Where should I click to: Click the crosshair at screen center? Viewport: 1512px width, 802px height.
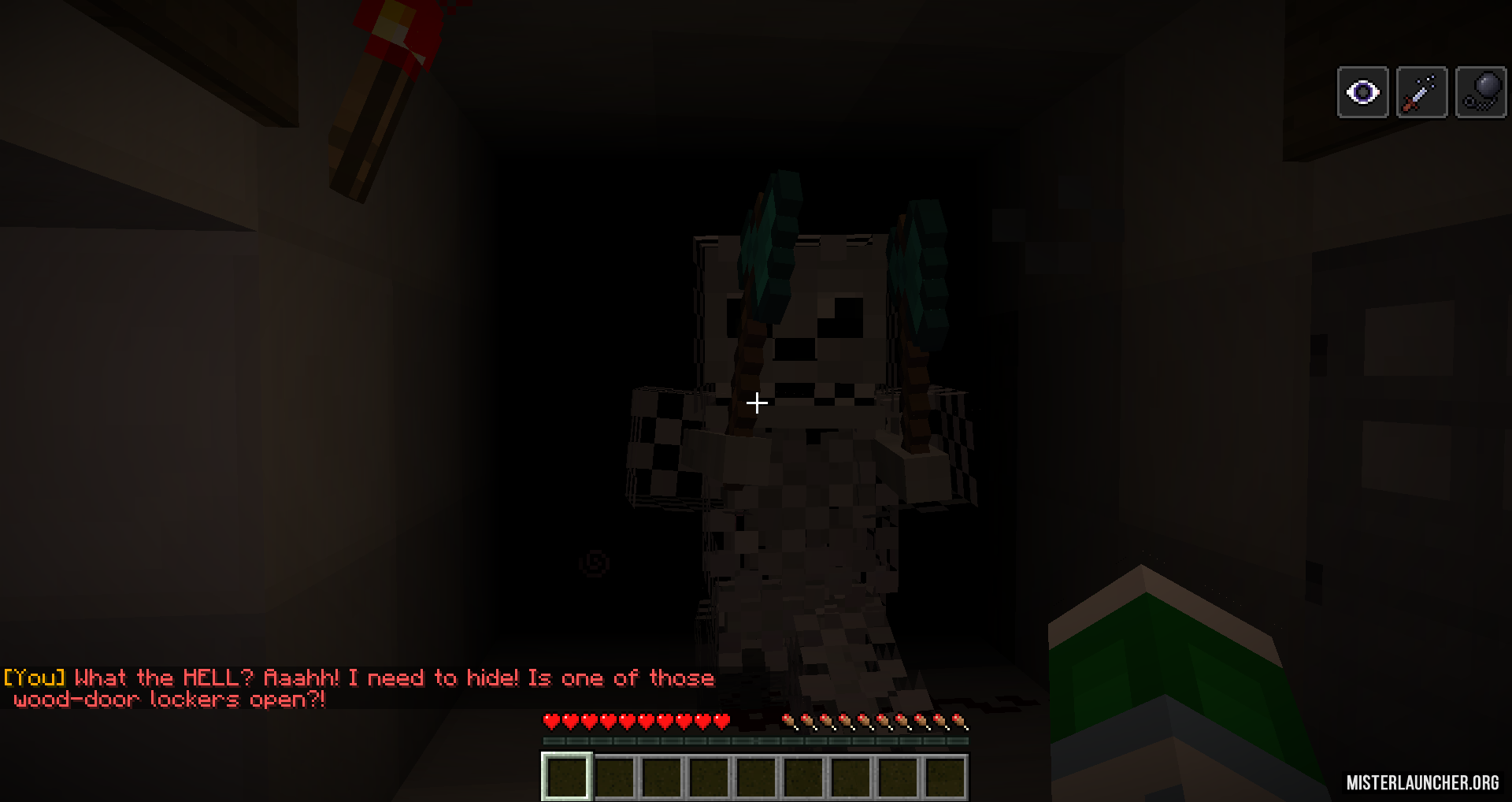756,403
